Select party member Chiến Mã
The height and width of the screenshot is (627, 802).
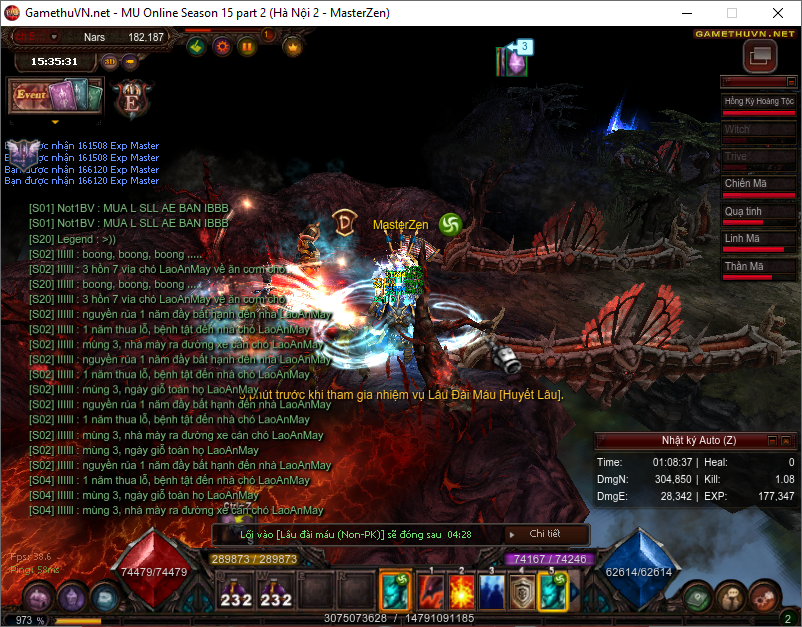point(758,184)
